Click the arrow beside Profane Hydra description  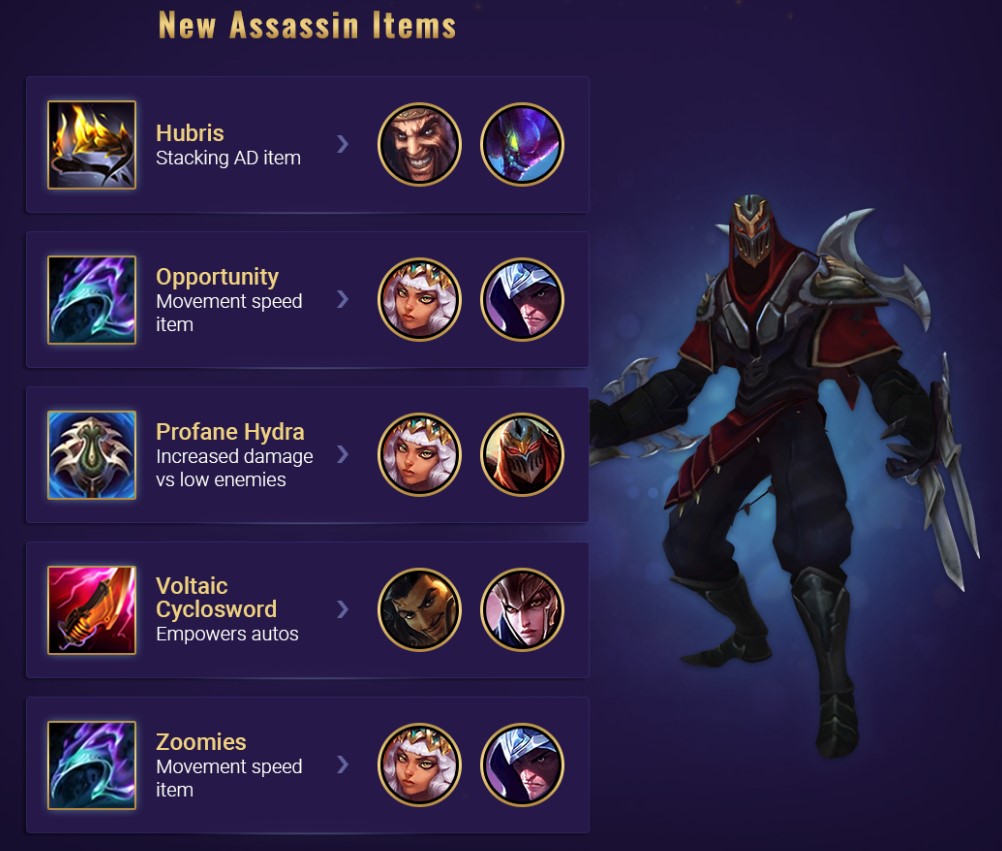coord(343,455)
